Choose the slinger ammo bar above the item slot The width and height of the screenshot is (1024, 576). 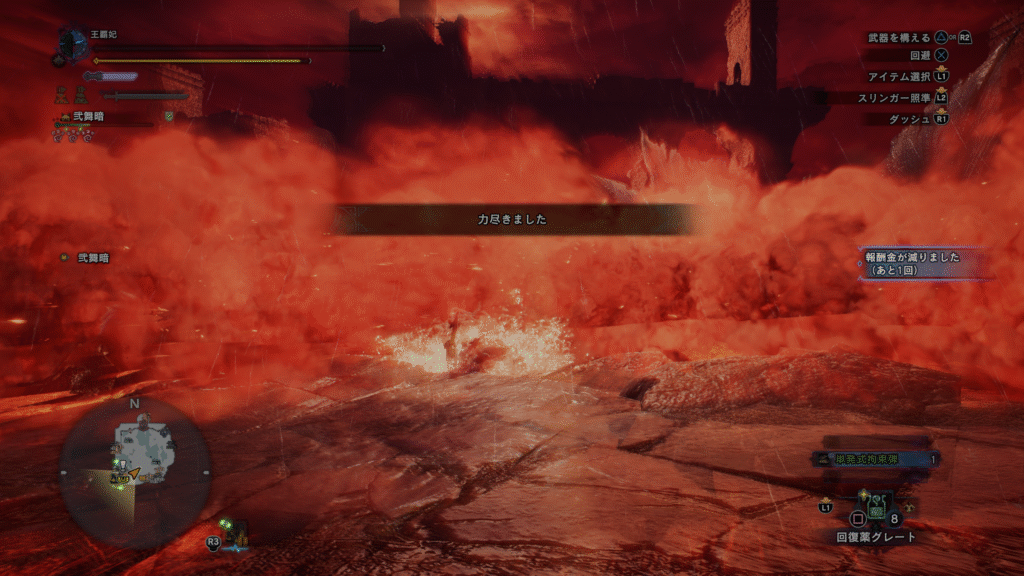(x=877, y=459)
